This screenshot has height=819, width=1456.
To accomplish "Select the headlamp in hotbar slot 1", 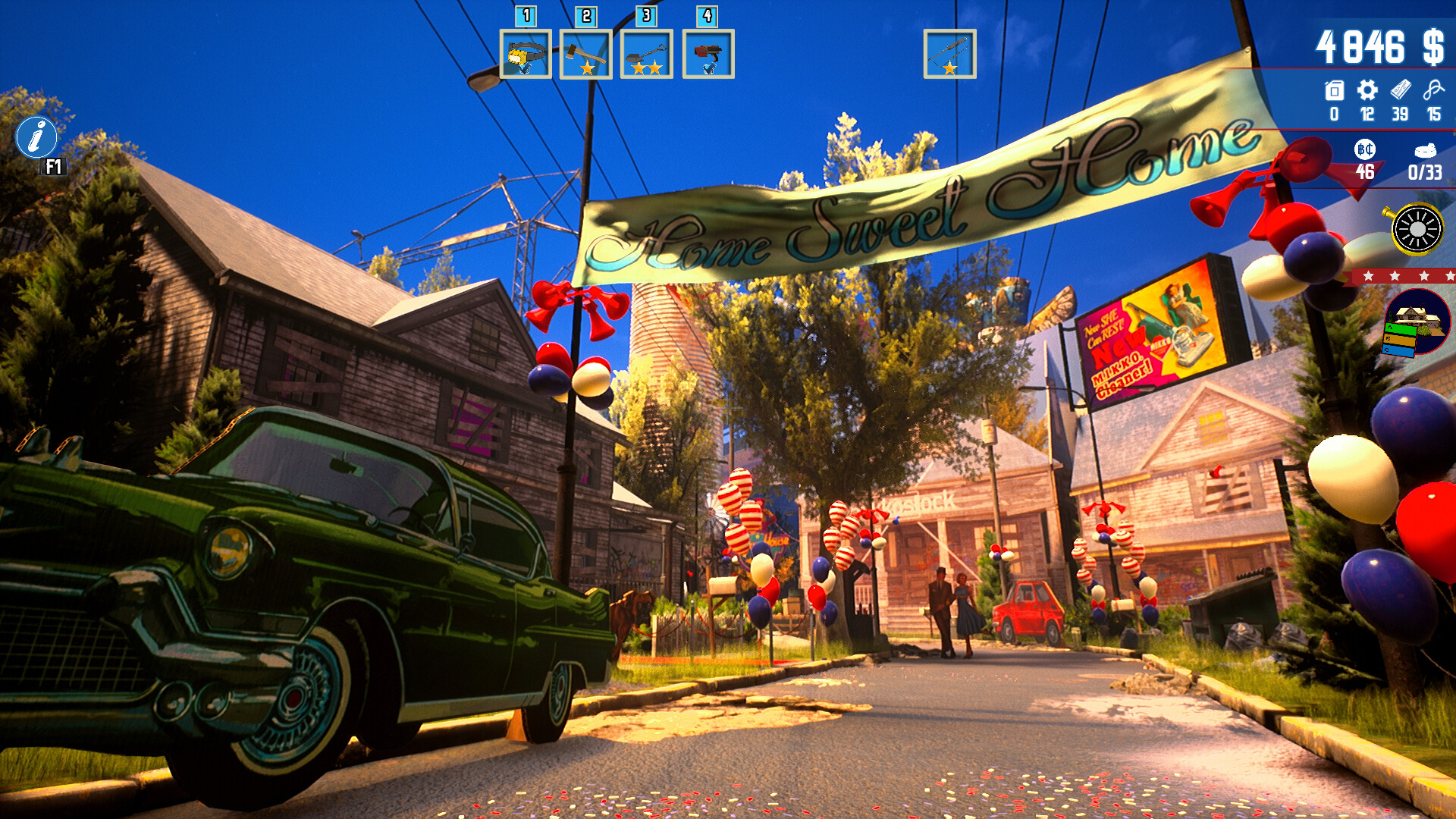I will 526,55.
